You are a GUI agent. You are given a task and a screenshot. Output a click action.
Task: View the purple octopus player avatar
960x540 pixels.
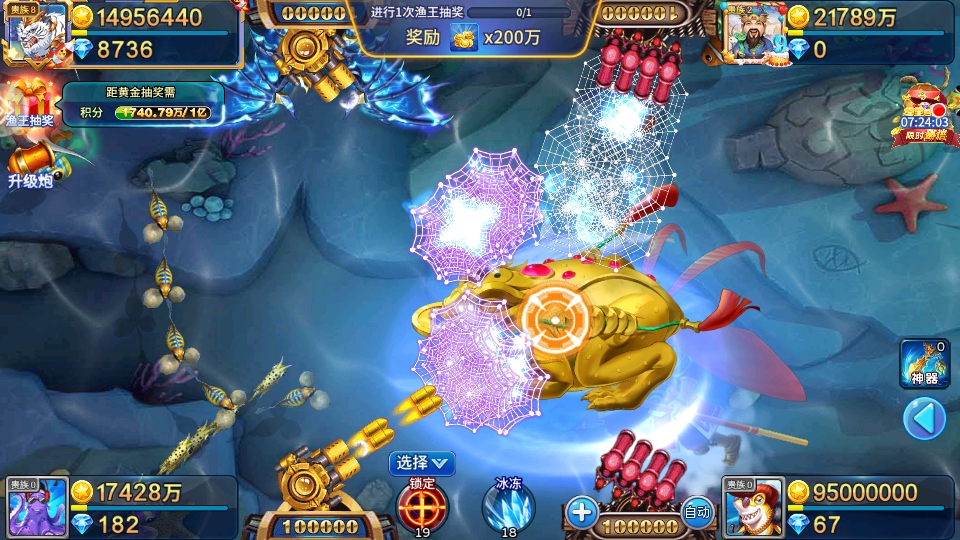37,507
